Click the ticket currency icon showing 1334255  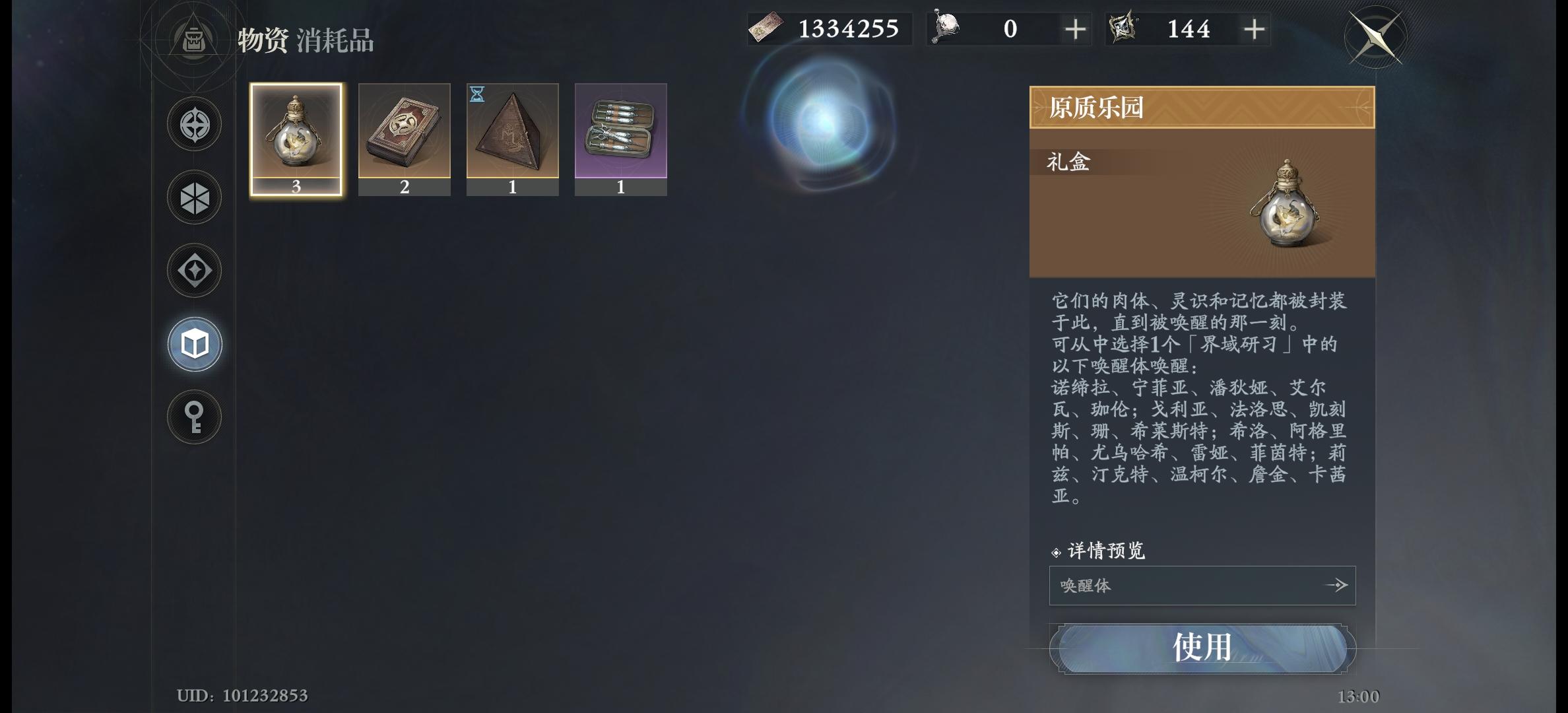click(x=767, y=28)
